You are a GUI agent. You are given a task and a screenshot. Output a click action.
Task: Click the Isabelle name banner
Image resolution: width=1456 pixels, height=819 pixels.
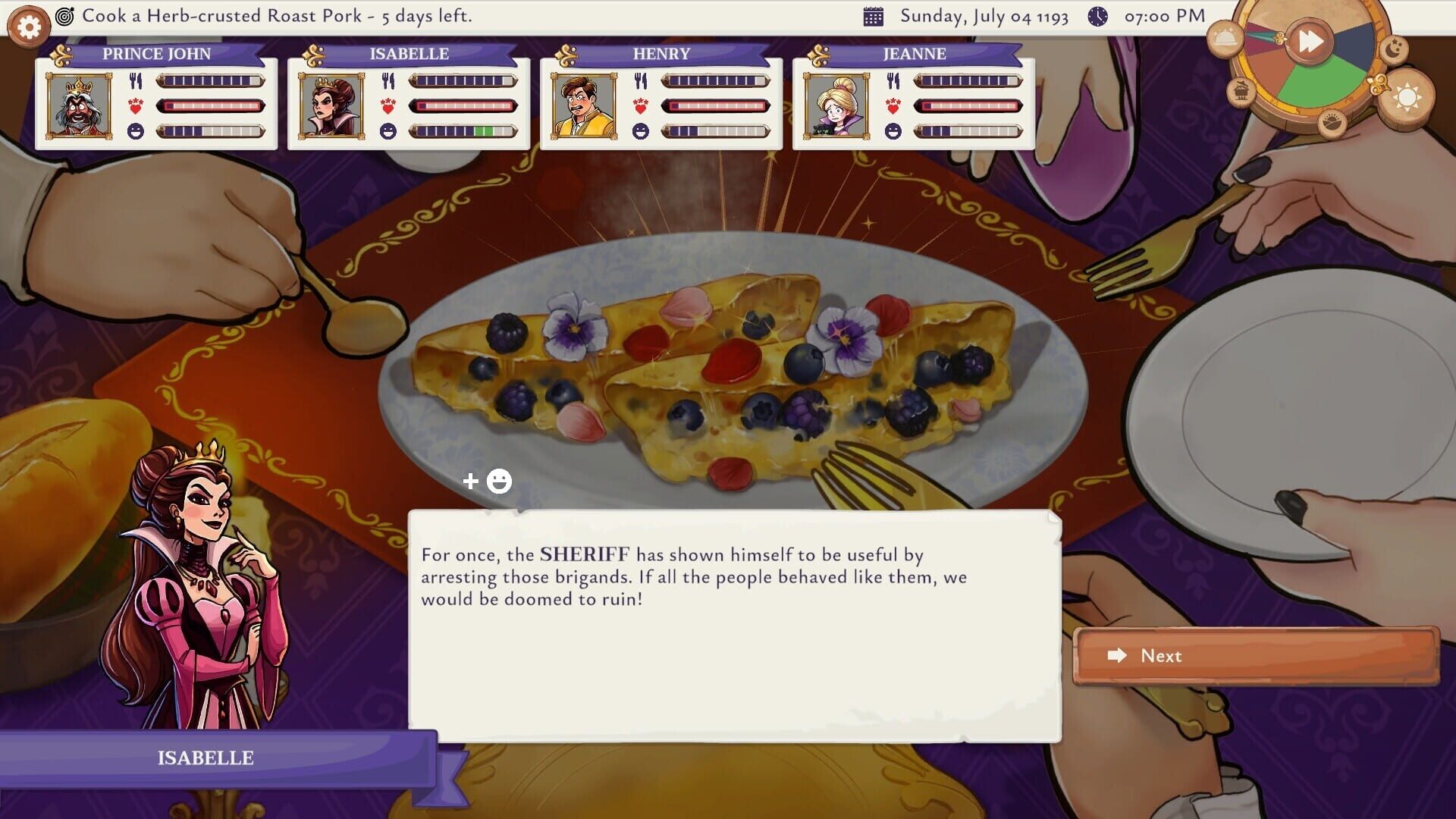coord(408,54)
